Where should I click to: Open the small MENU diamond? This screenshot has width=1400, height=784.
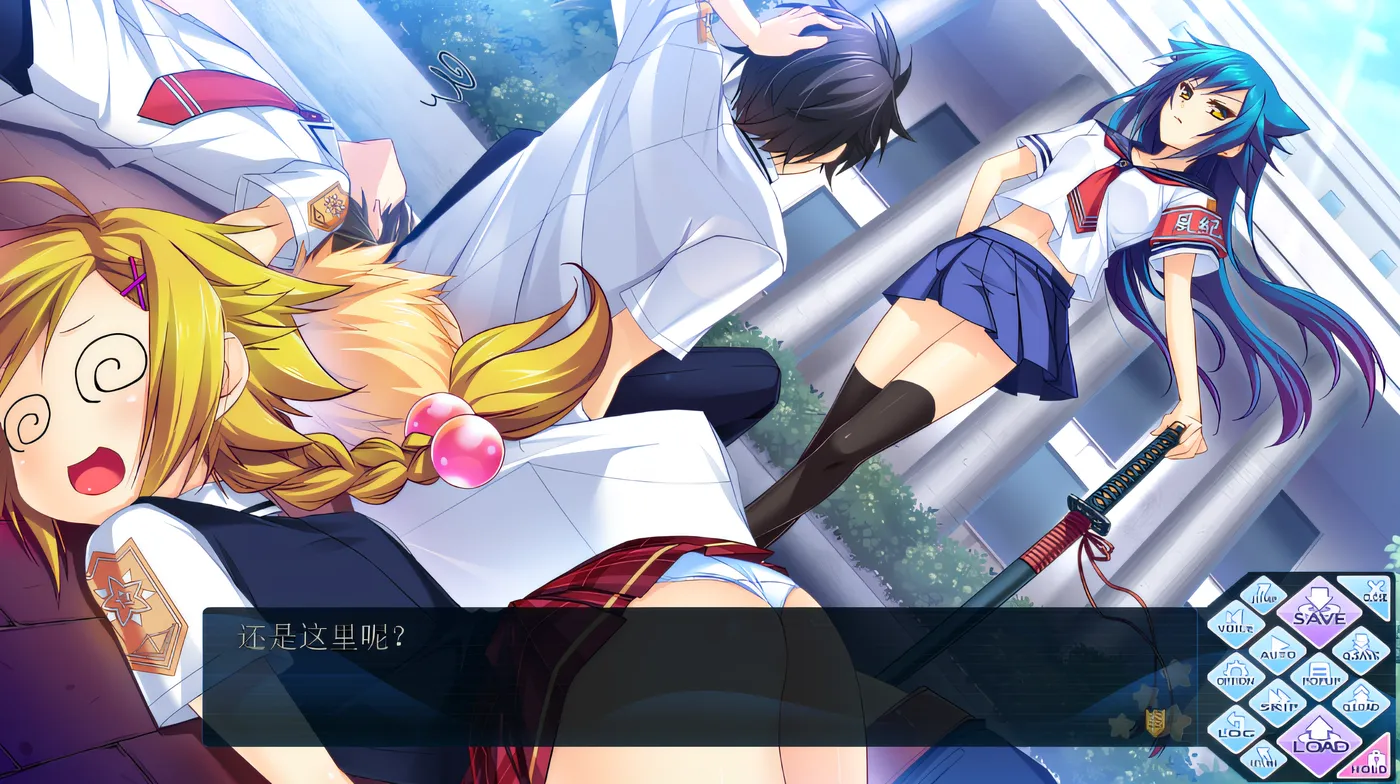point(1264,758)
